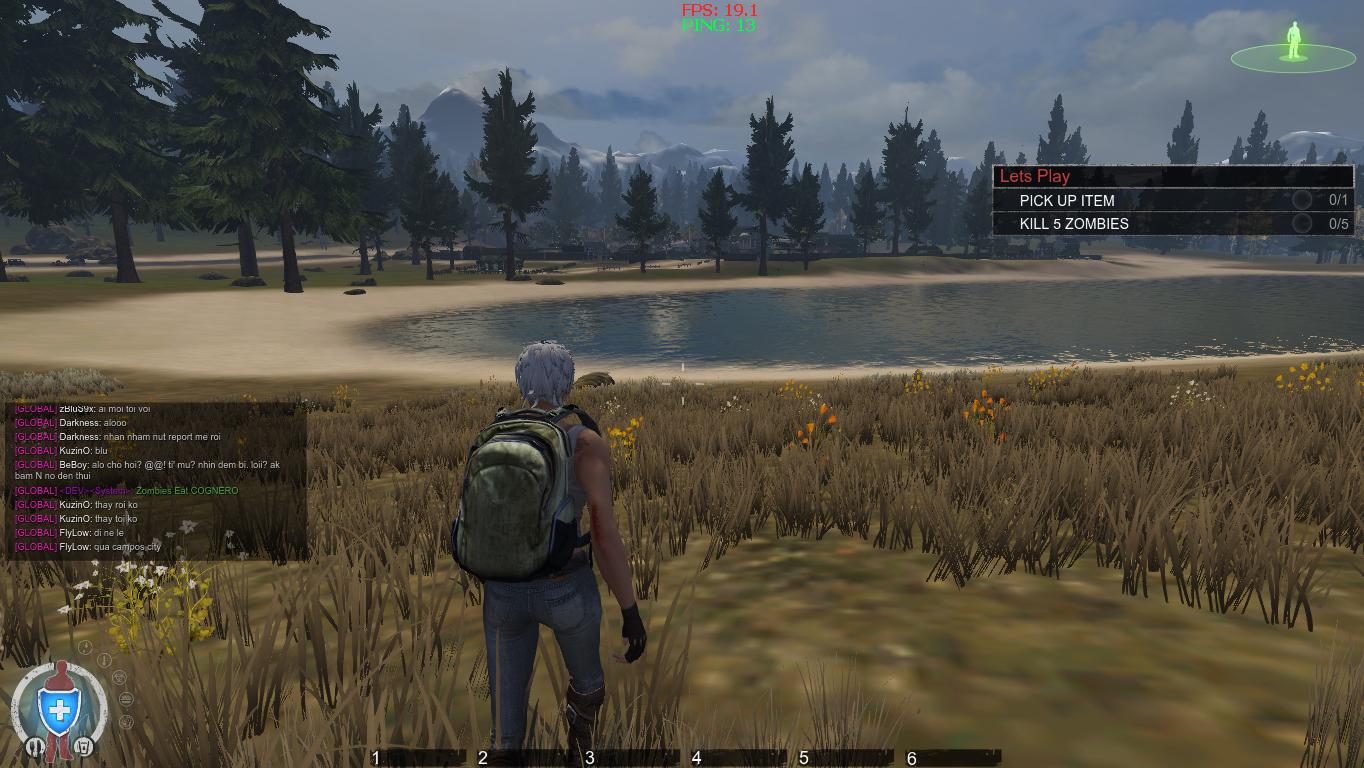Select the green player marker on the radar
This screenshot has height=768, width=1364.
point(1294,42)
